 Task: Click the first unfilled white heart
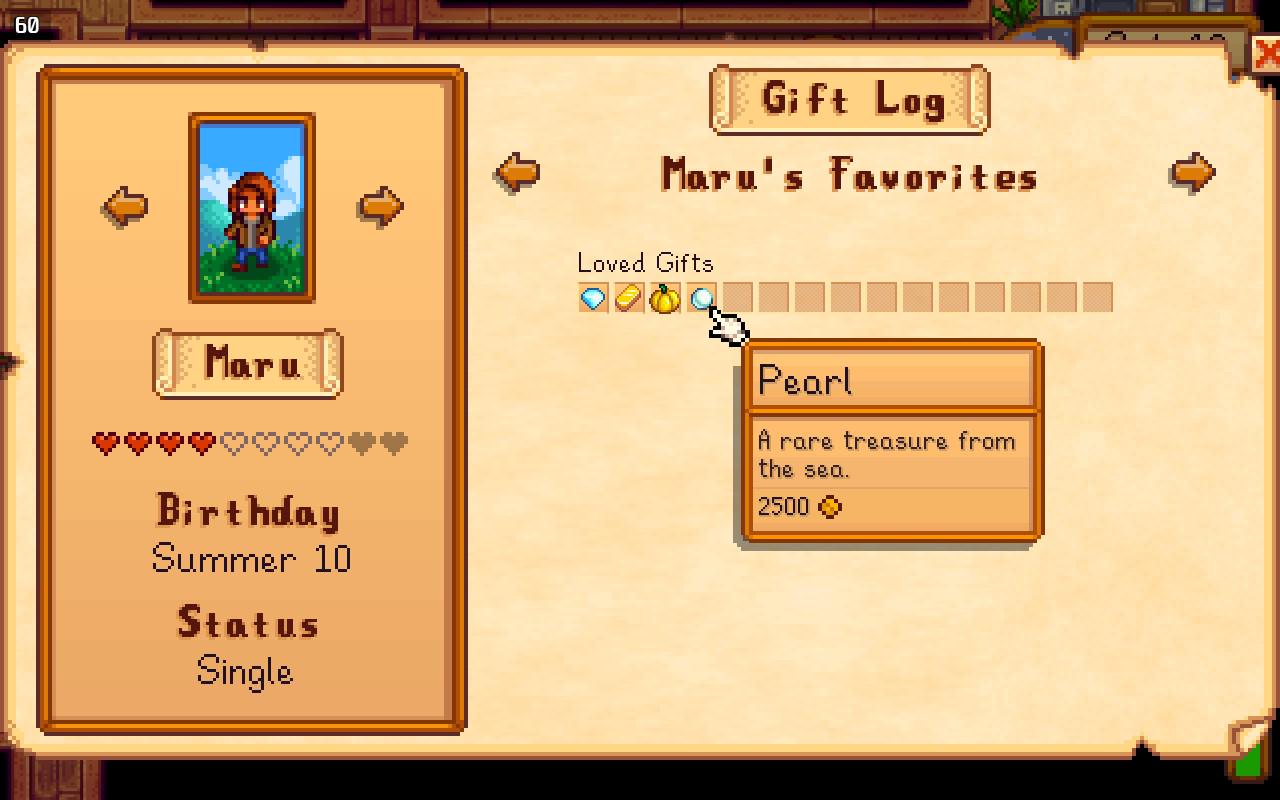(235, 443)
